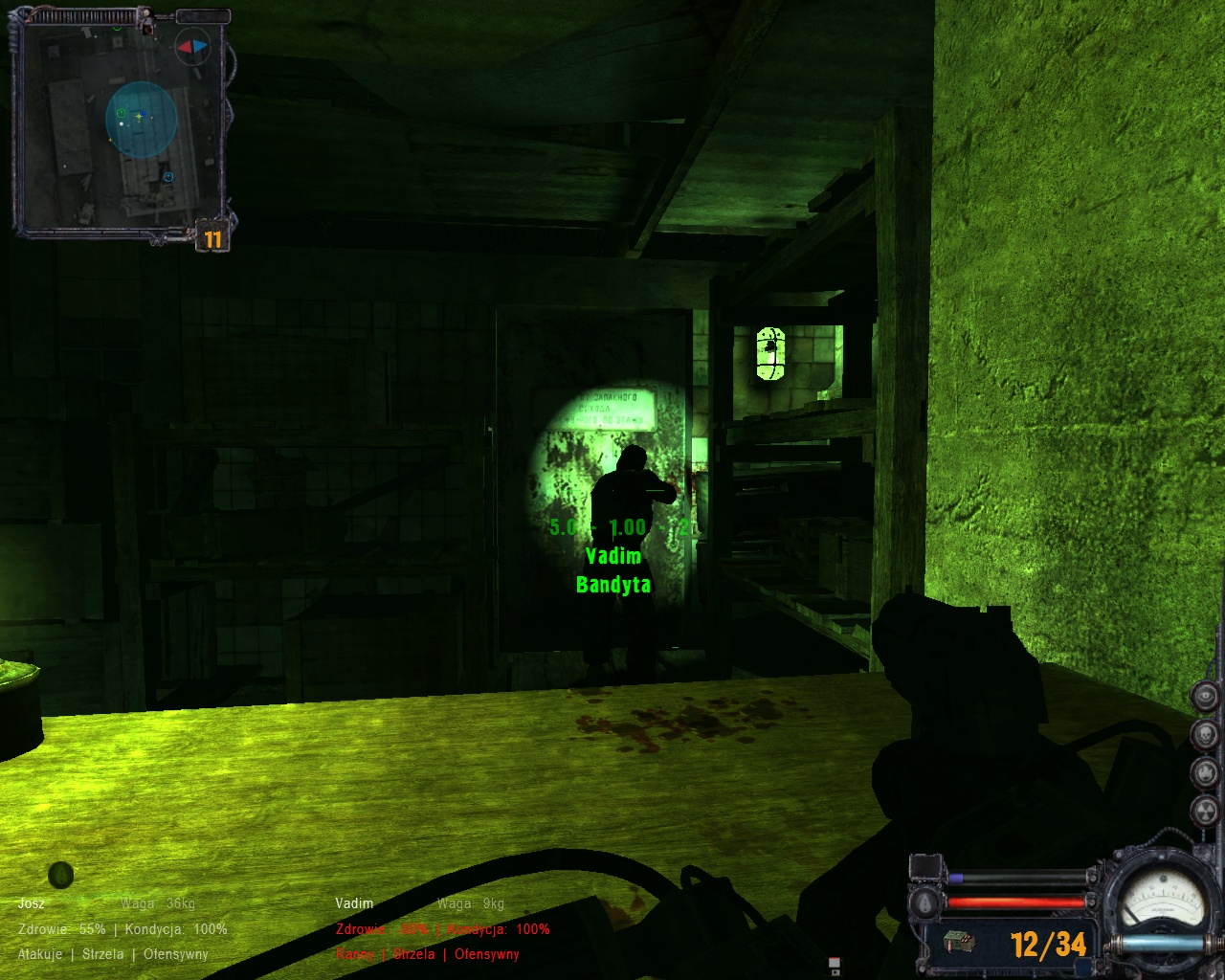Image resolution: width=1225 pixels, height=980 pixels.
Task: Select the radiation trefoil status icon
Action: coord(1206,810)
